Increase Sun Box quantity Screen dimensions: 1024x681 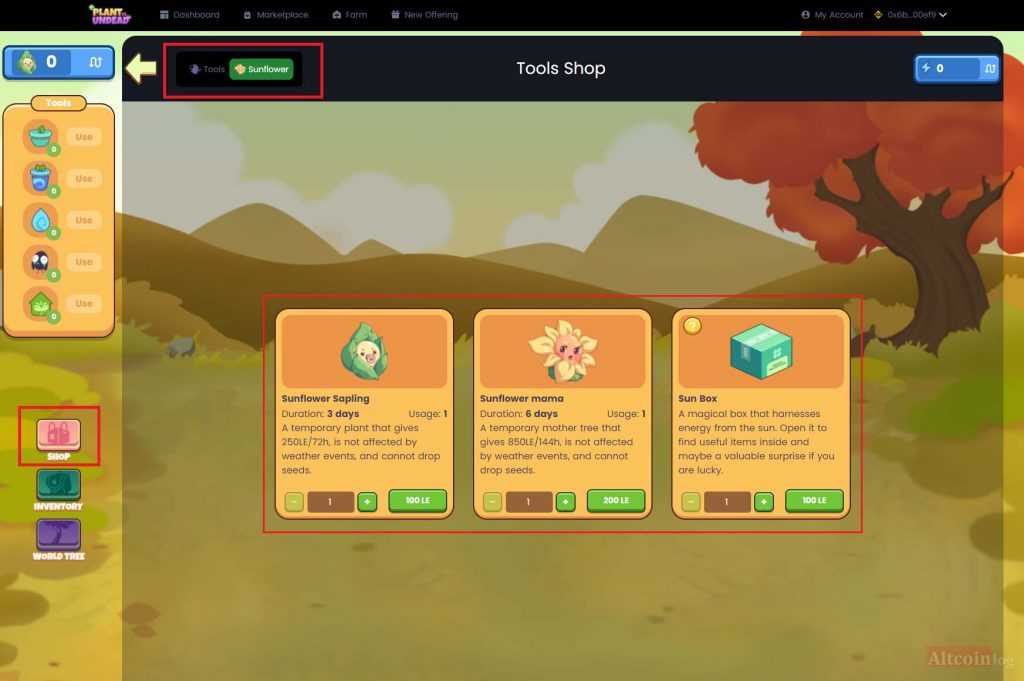(x=764, y=501)
